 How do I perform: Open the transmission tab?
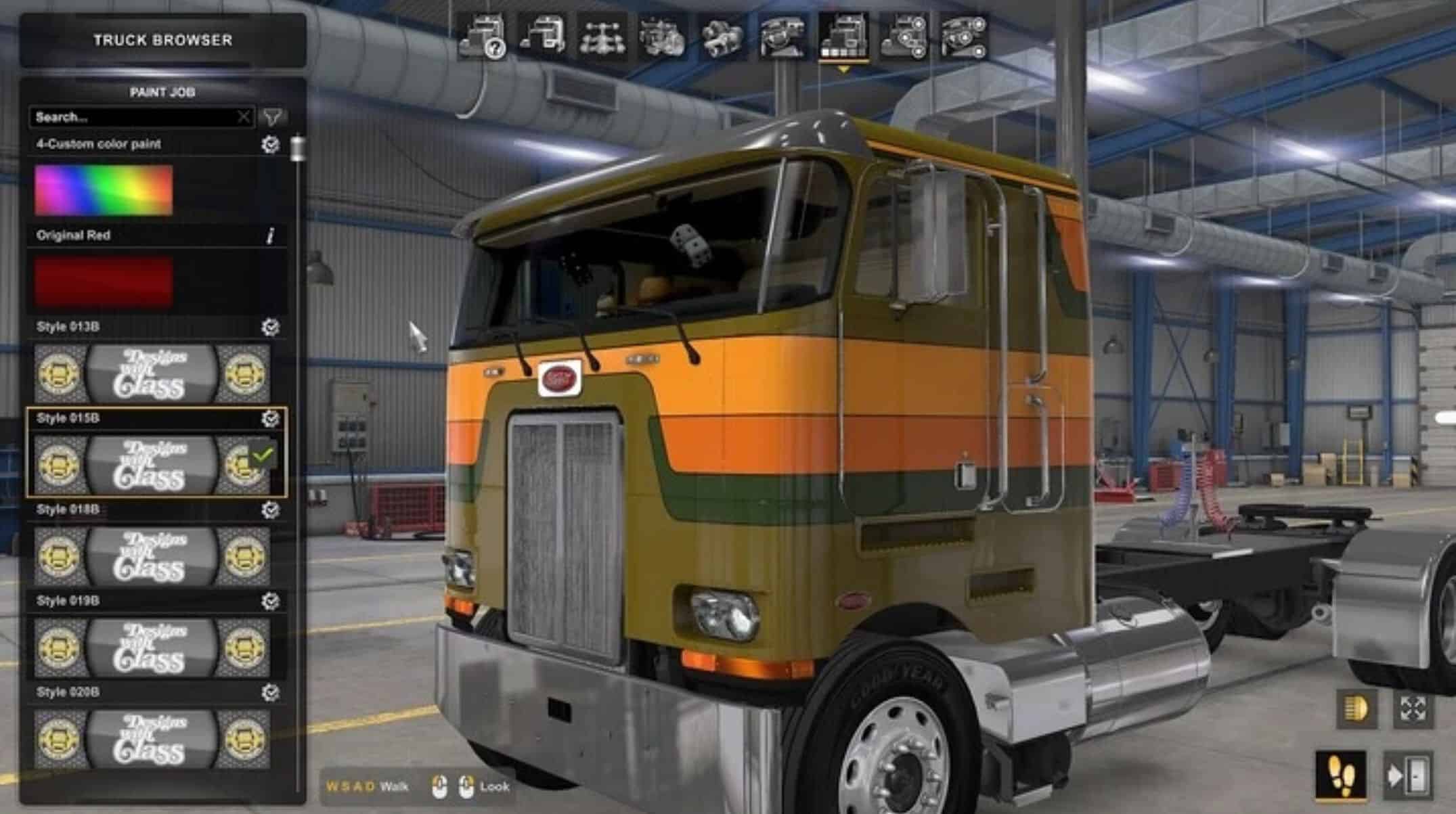pos(722,36)
